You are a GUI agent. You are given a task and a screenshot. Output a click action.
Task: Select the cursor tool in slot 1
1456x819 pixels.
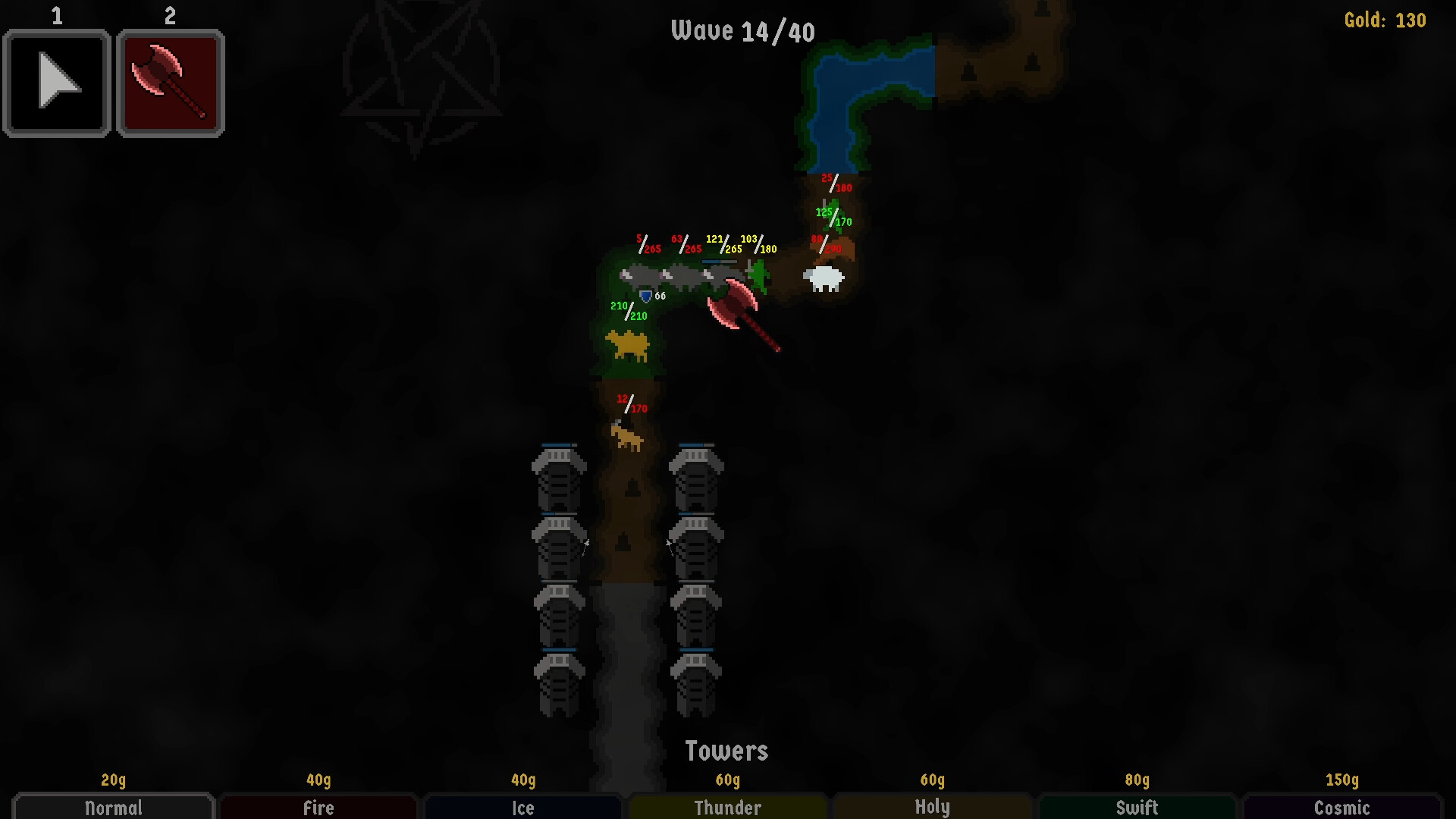click(56, 83)
